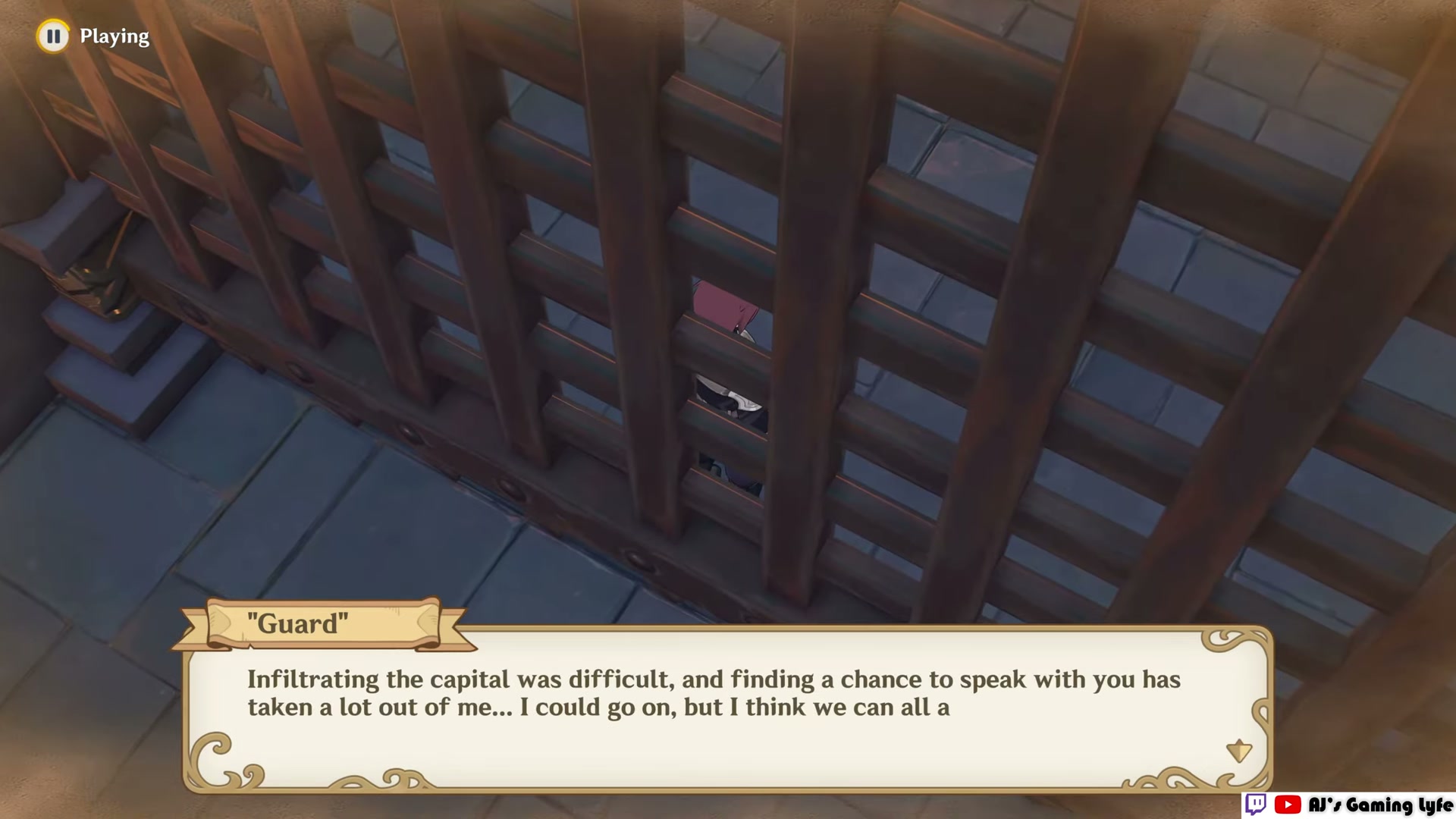Select the YouTube icon in the watermark
Image resolution: width=1456 pixels, height=819 pixels.
pos(1288,805)
